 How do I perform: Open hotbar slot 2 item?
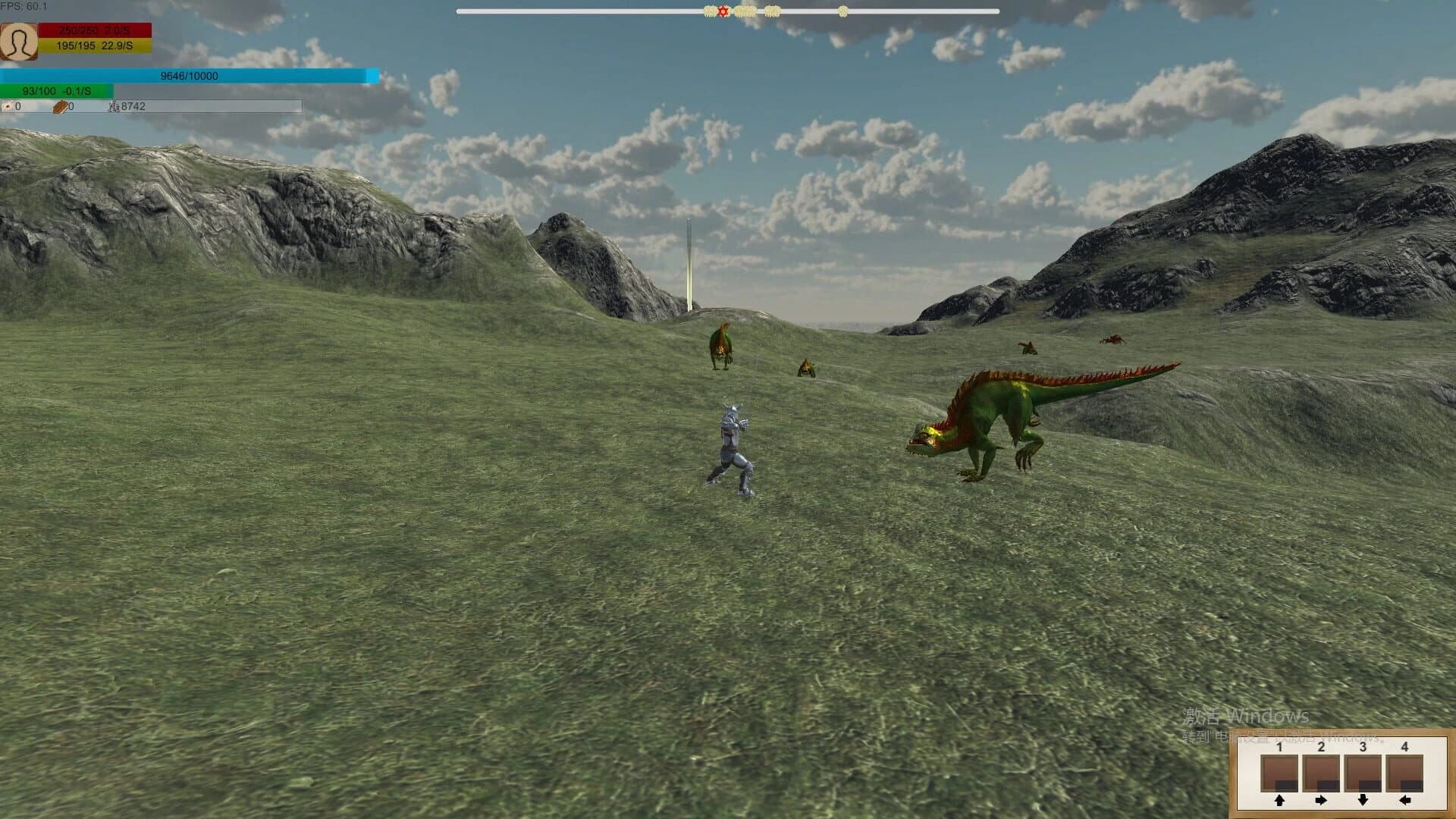tap(1321, 773)
